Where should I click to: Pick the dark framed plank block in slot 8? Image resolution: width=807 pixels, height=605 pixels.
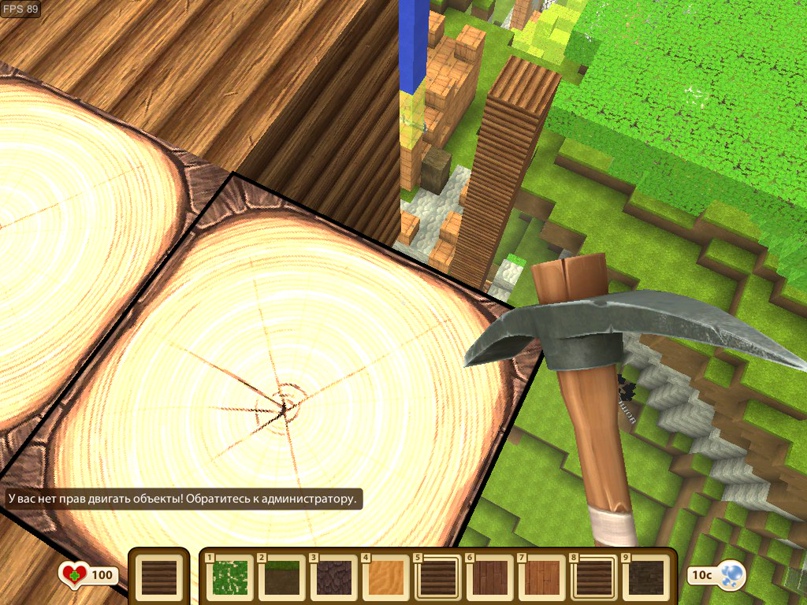593,577
